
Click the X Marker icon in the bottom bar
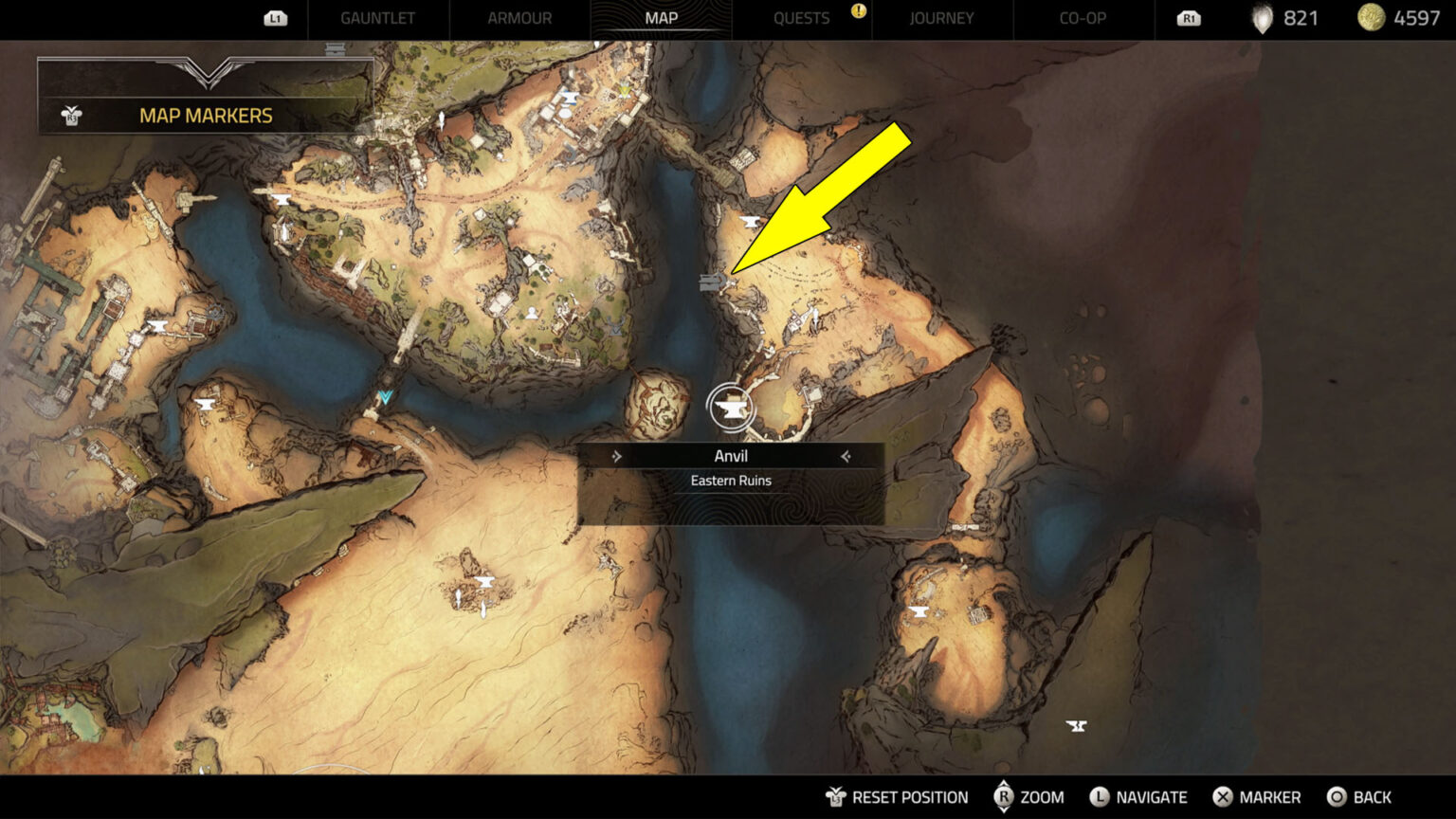(x=1224, y=797)
